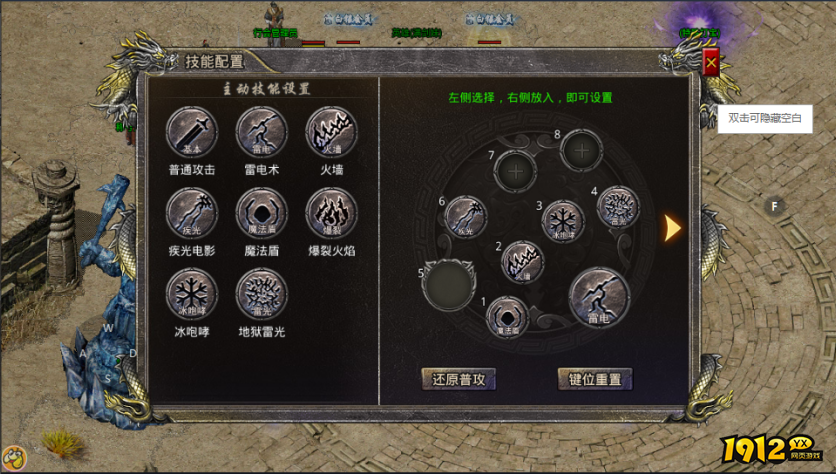Image resolution: width=836 pixels, height=474 pixels.
Task: Select skill wheel slot 4 with hell thunder
Action: click(617, 207)
